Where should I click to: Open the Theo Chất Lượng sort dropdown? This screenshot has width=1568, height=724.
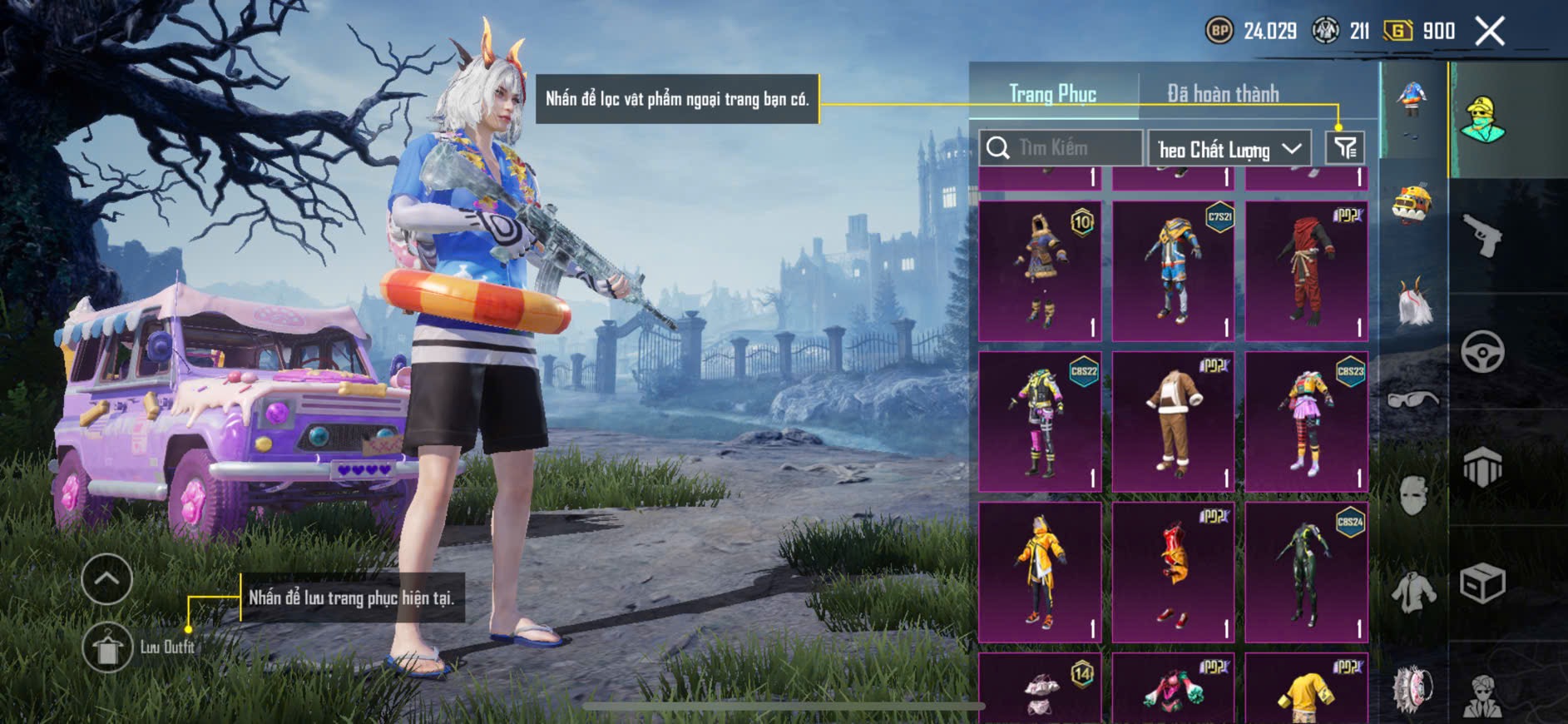[1229, 149]
